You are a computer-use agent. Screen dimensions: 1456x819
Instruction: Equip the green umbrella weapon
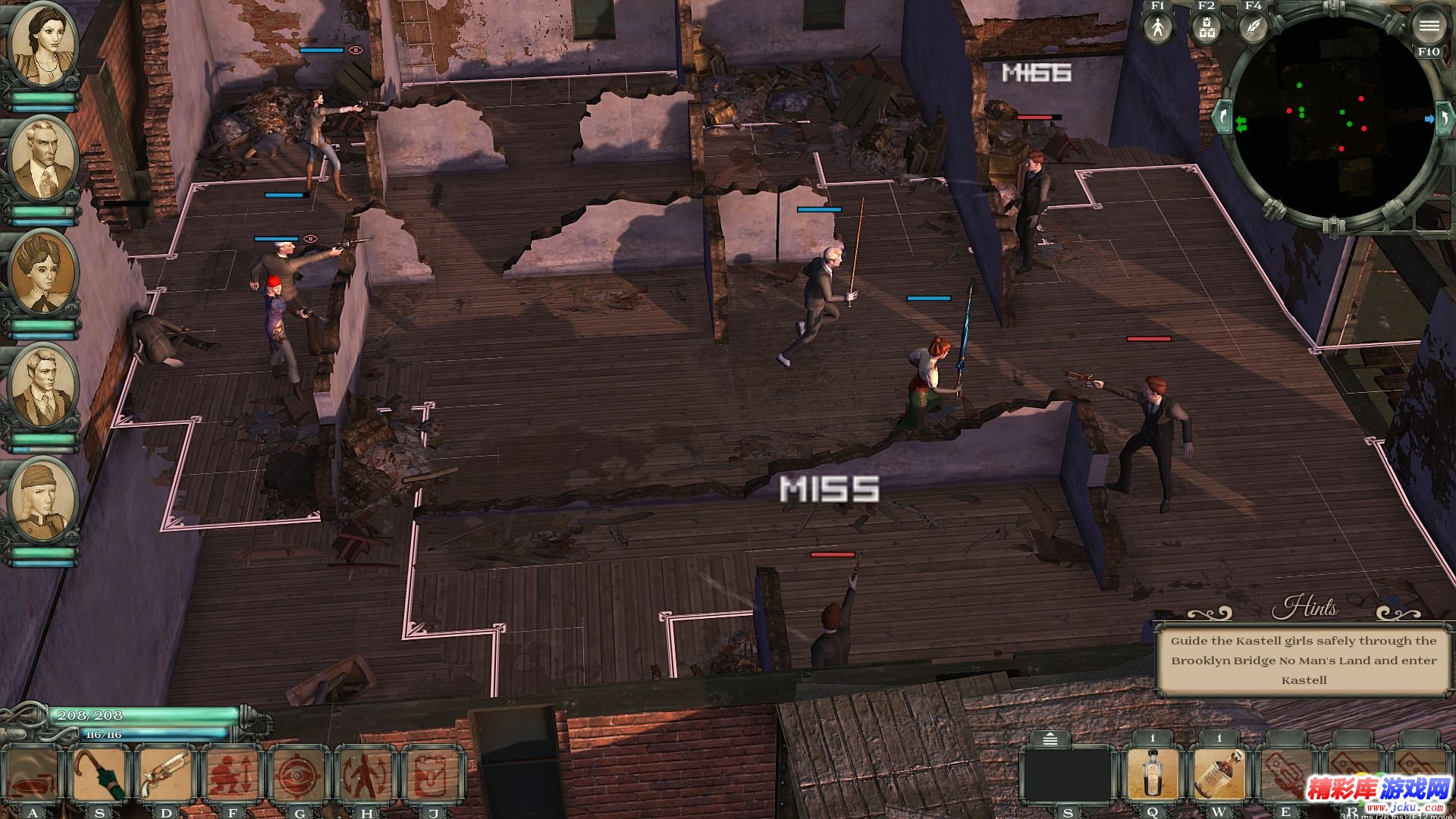(99, 775)
